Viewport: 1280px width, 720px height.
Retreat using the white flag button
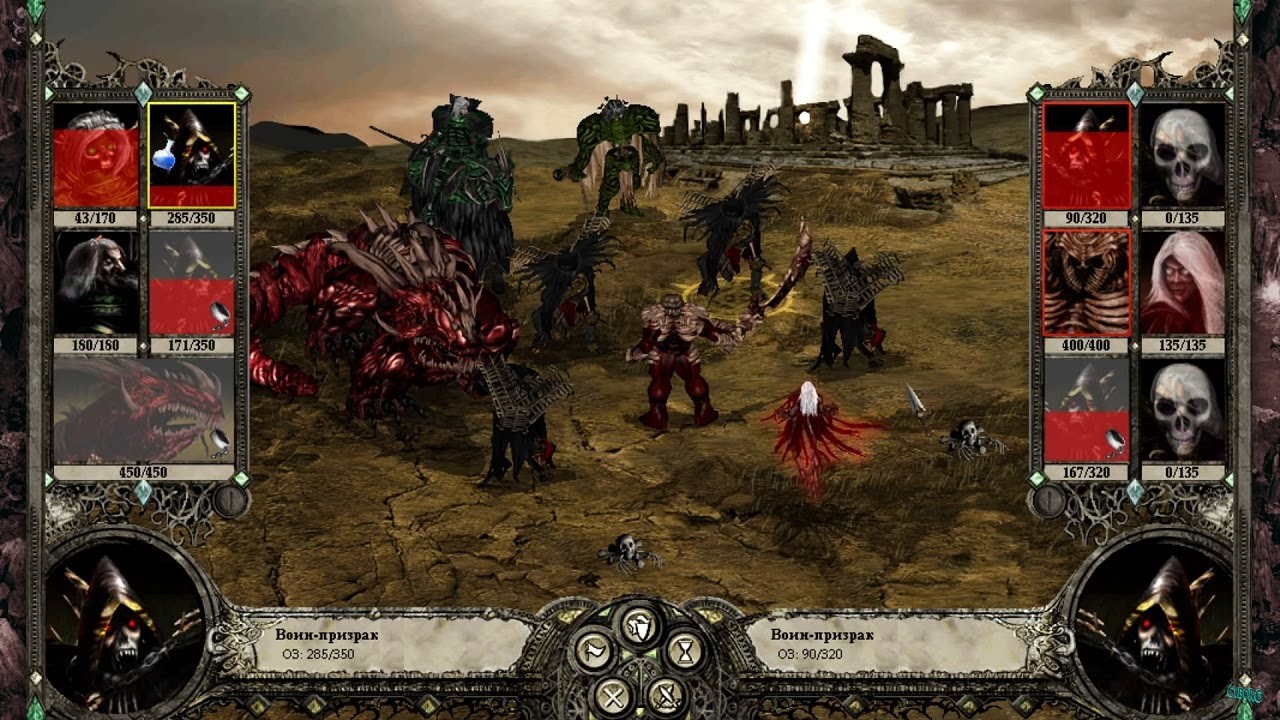click(593, 651)
